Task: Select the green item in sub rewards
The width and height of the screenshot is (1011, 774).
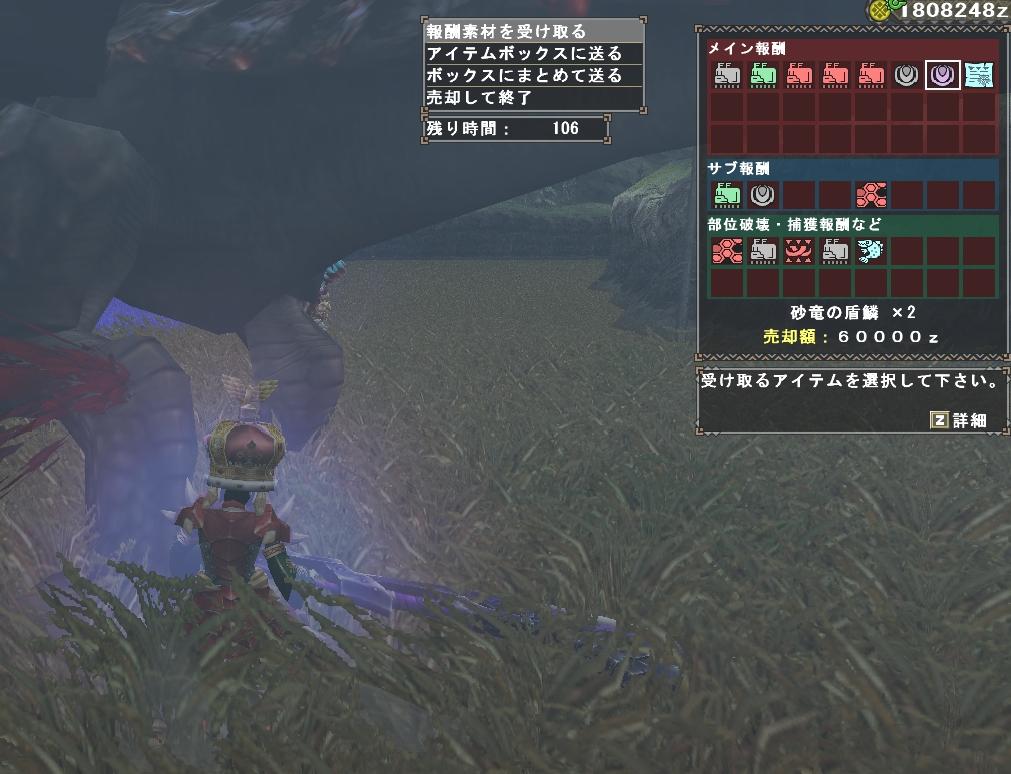Action: pyautogui.click(x=727, y=194)
